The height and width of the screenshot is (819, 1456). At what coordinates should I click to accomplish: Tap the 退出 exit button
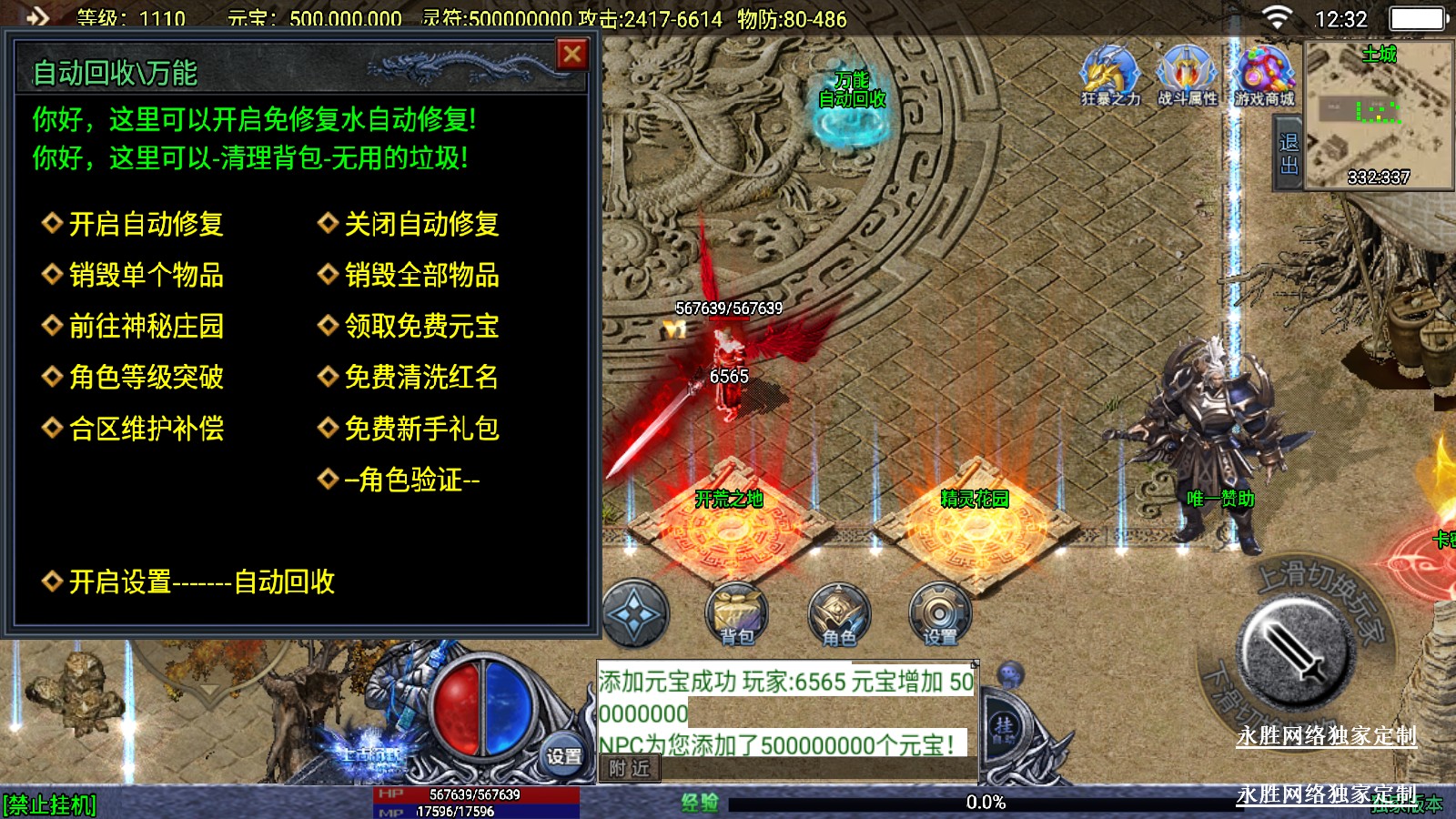click(x=1289, y=155)
